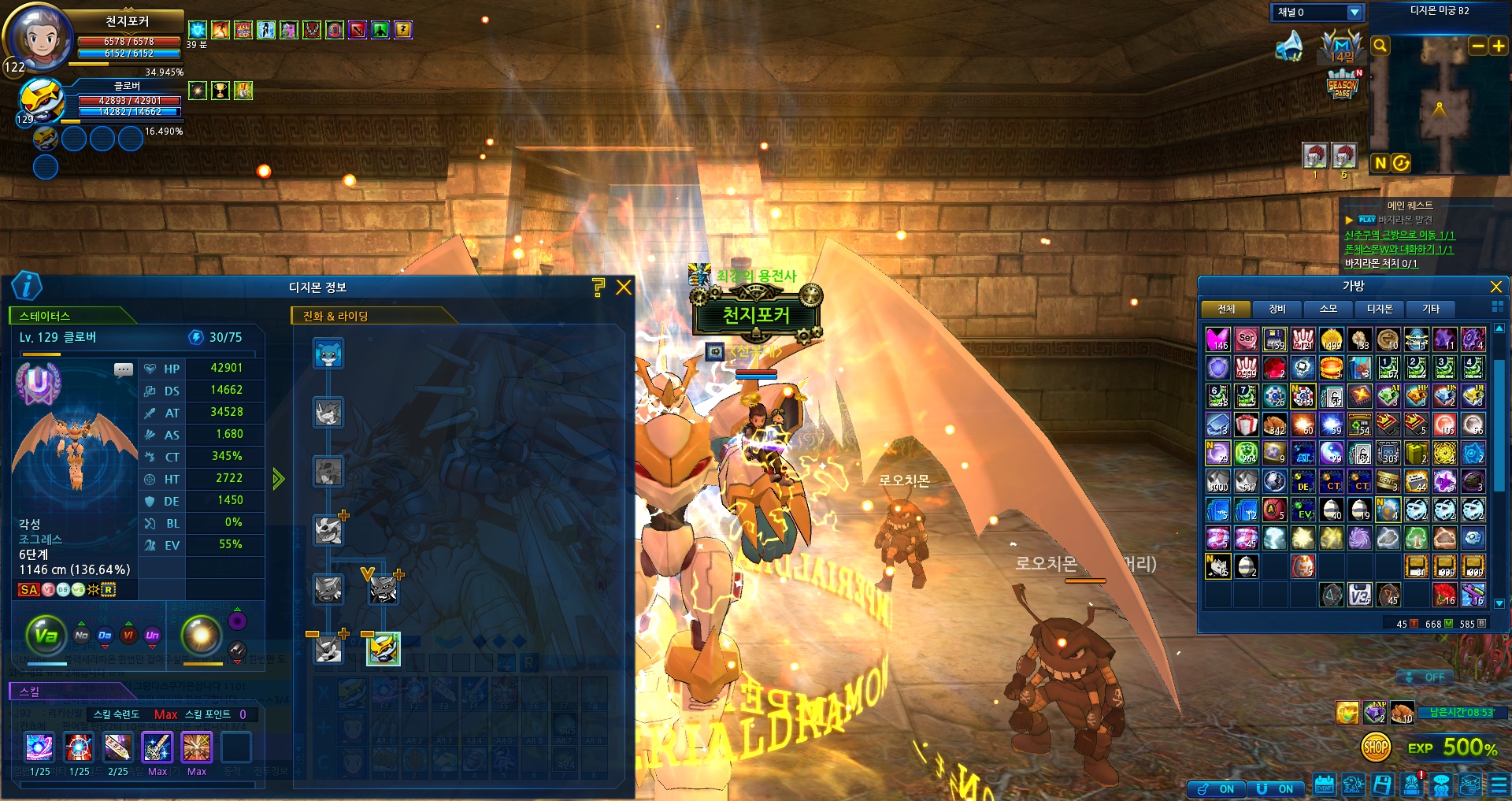The width and height of the screenshot is (1512, 801).
Task: Click the help question mark in 디지몬 정보
Action: pos(598,287)
